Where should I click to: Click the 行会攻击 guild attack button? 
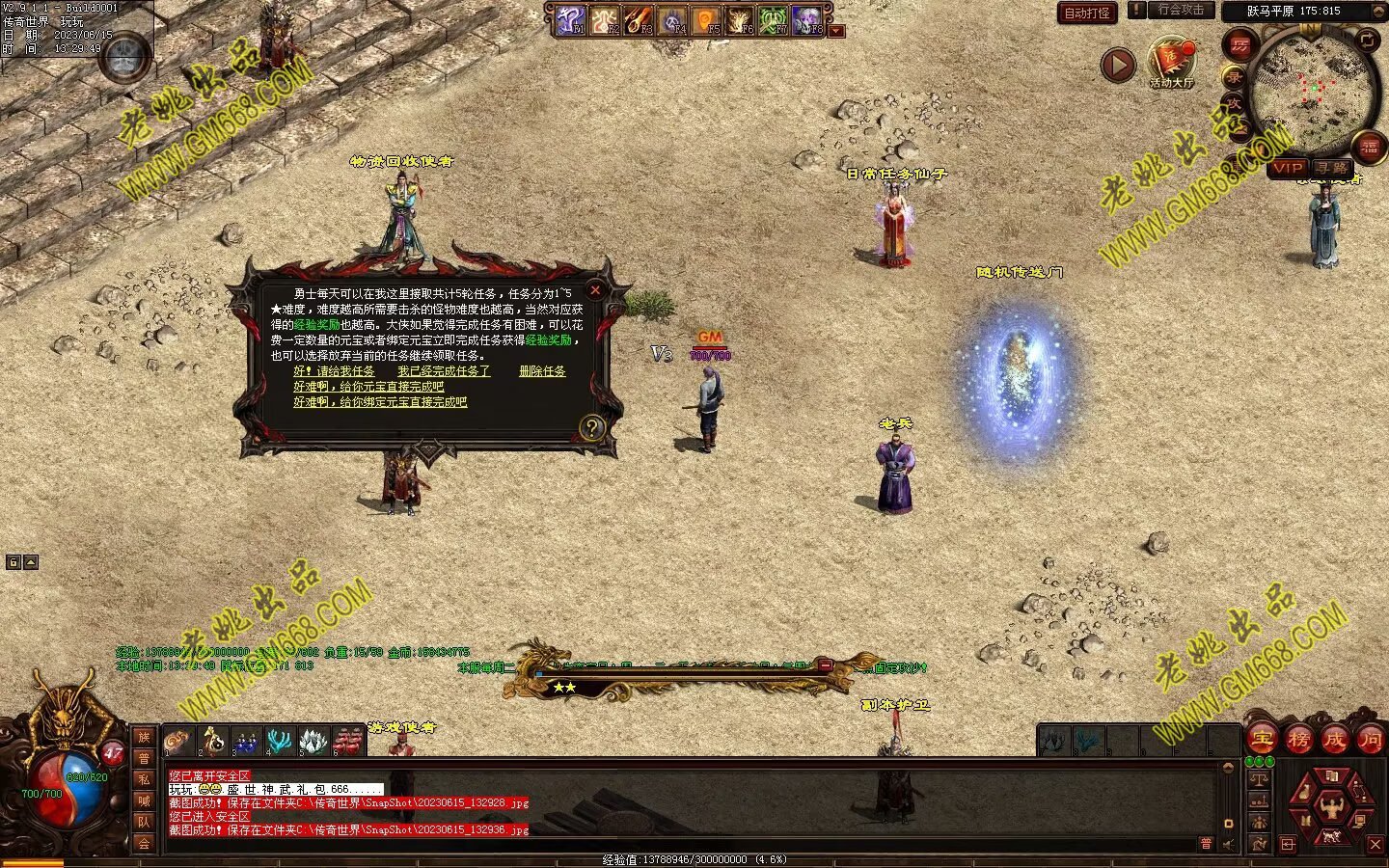pos(1180,10)
